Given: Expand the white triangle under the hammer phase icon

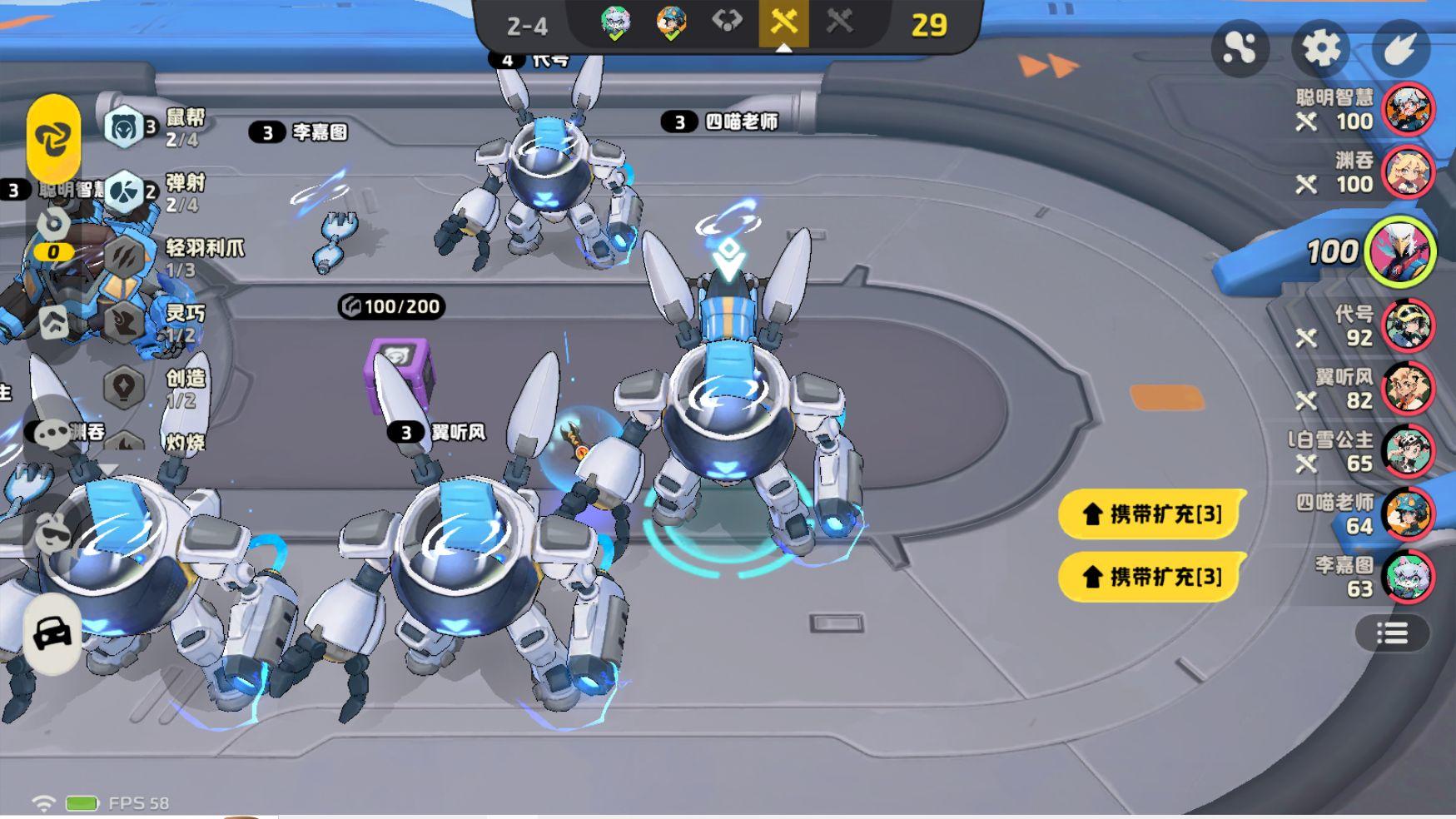Looking at the screenshot, I should [783, 48].
